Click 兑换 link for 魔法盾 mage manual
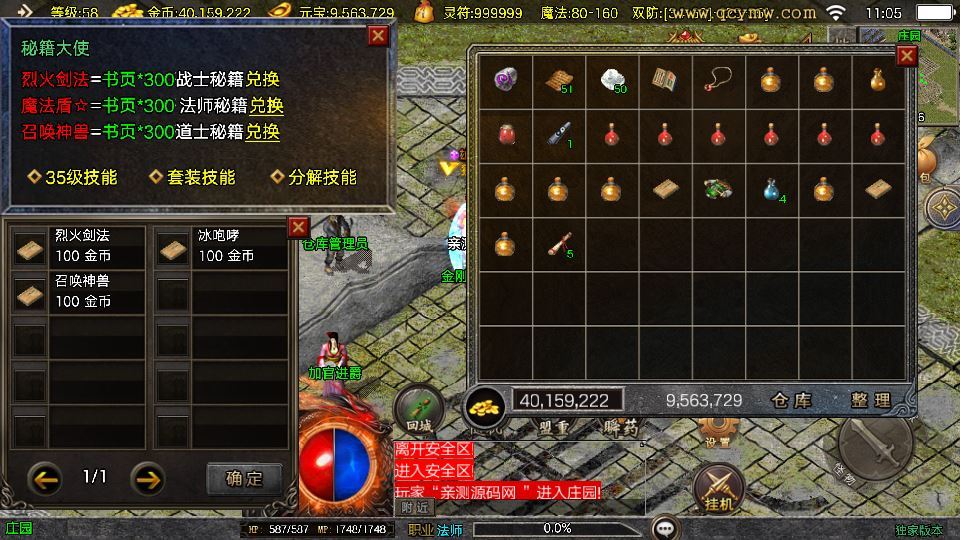Viewport: 960px width, 540px height. coord(266,106)
